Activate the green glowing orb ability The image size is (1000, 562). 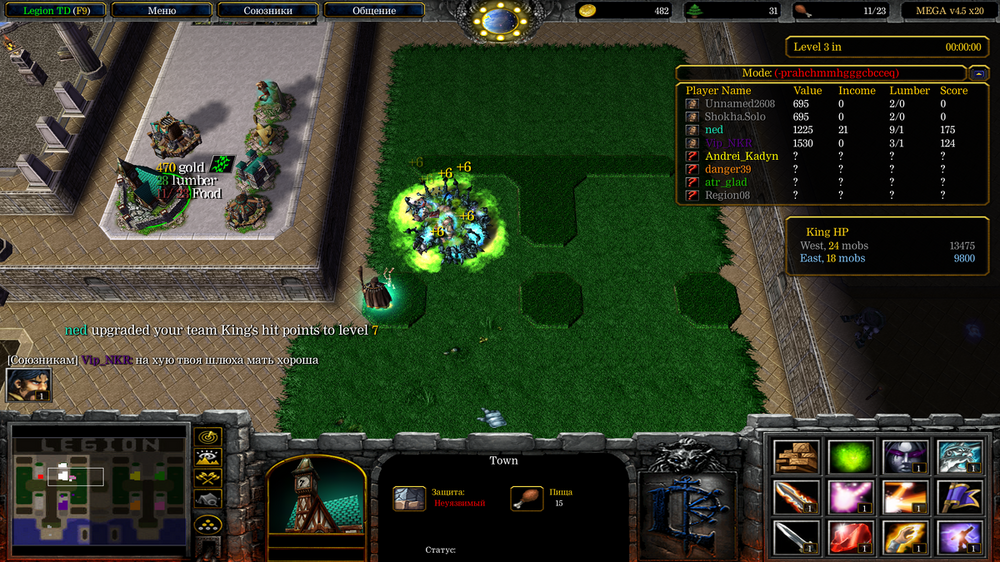[851, 457]
